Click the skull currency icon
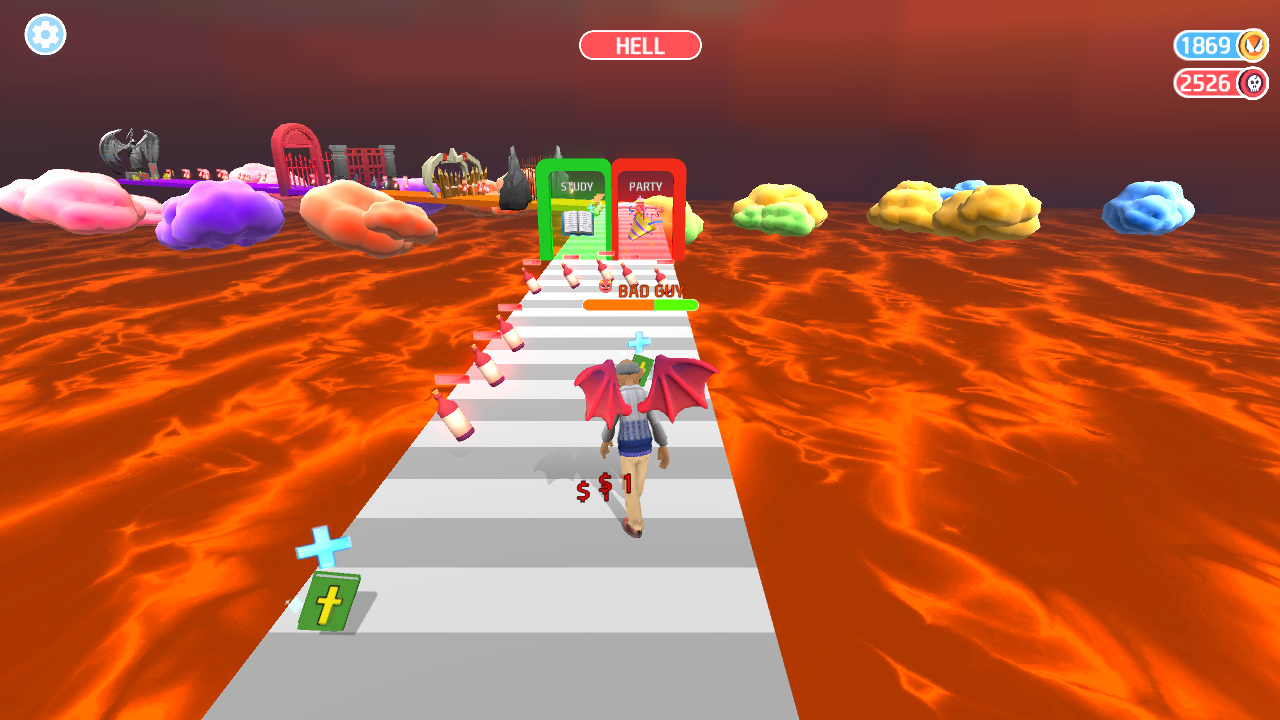This screenshot has width=1280, height=720. 1253,84
